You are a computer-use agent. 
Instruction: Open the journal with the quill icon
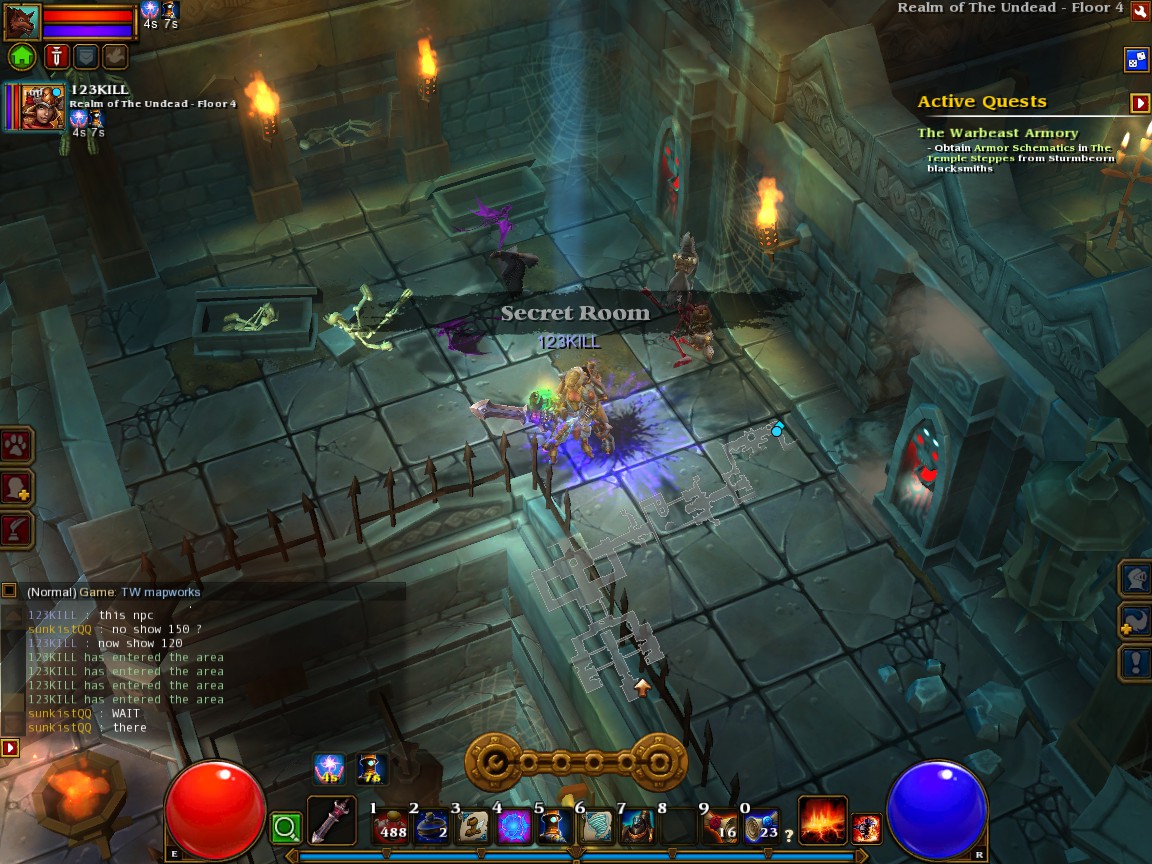click(x=17, y=529)
